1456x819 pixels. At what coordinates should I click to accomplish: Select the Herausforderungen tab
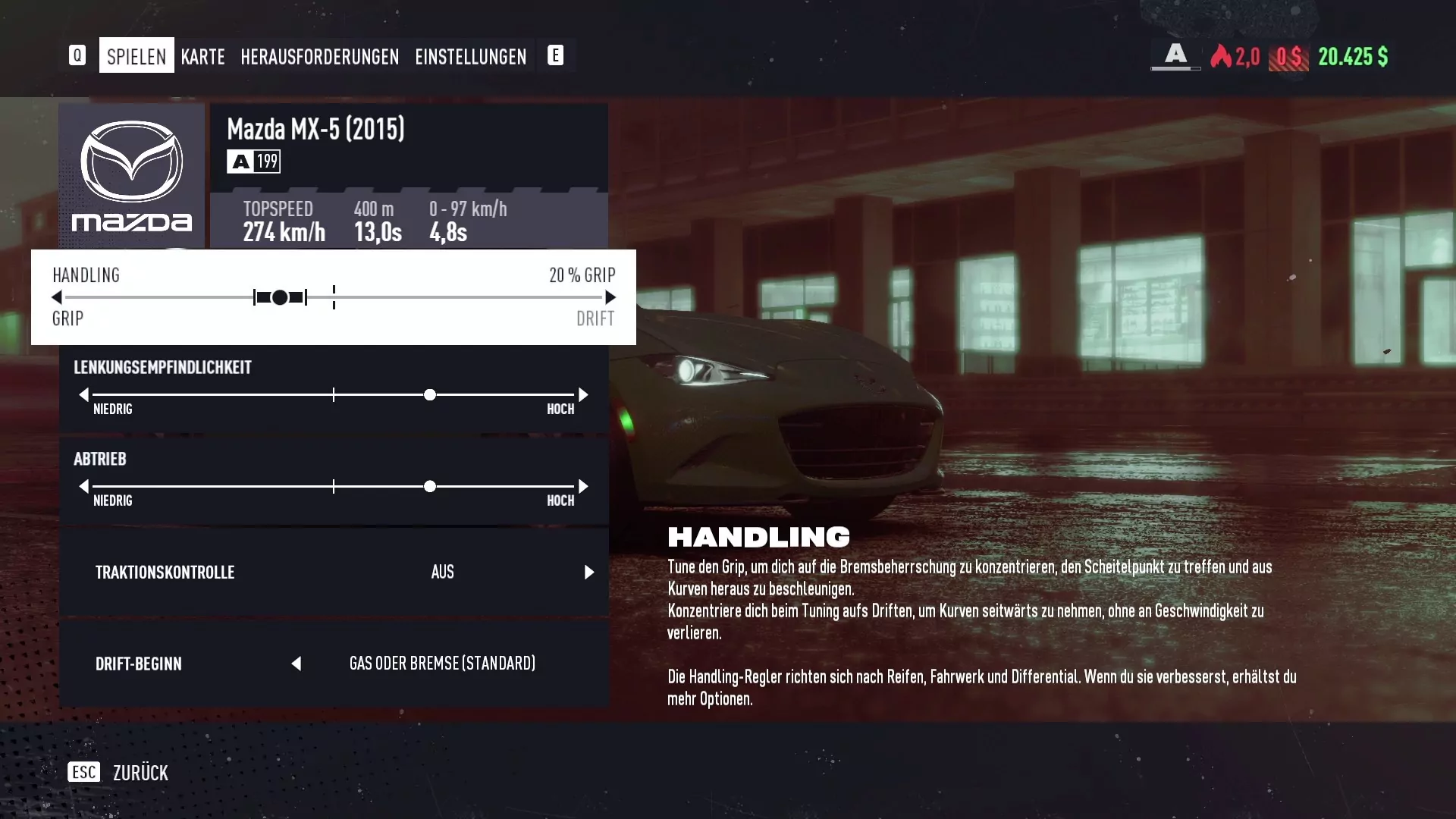[319, 56]
